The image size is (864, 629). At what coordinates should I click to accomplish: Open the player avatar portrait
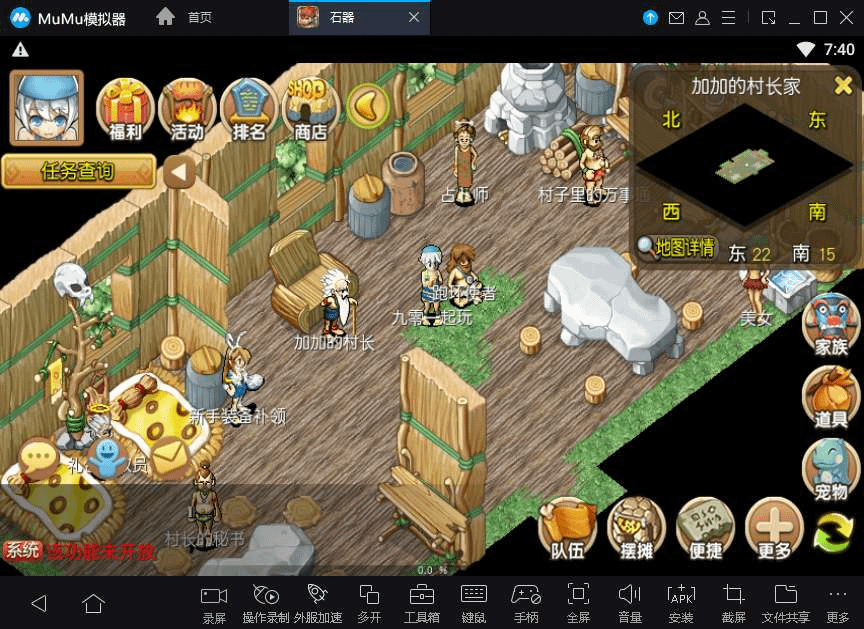point(46,109)
